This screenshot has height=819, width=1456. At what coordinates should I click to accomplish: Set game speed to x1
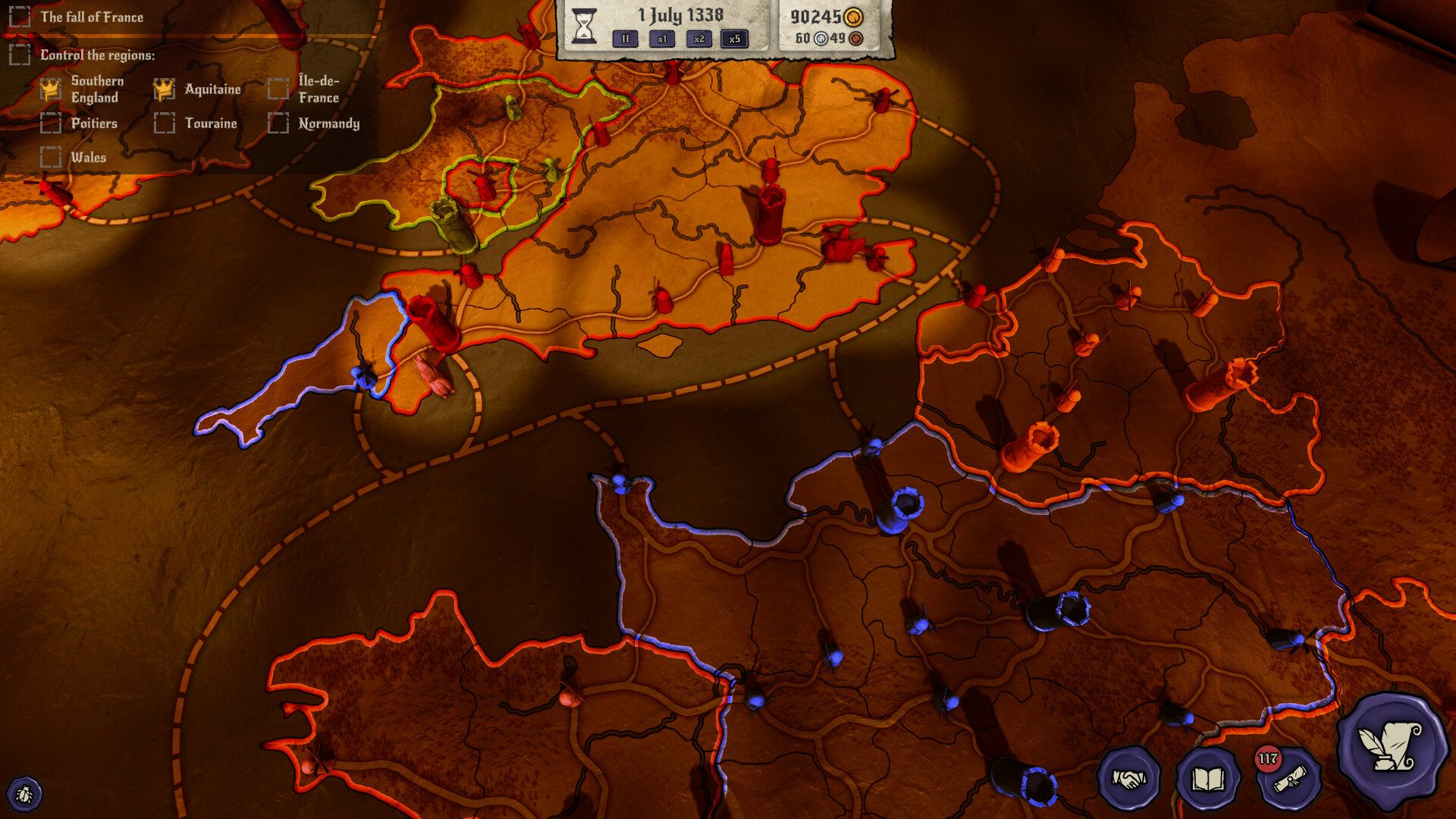pyautogui.click(x=661, y=38)
